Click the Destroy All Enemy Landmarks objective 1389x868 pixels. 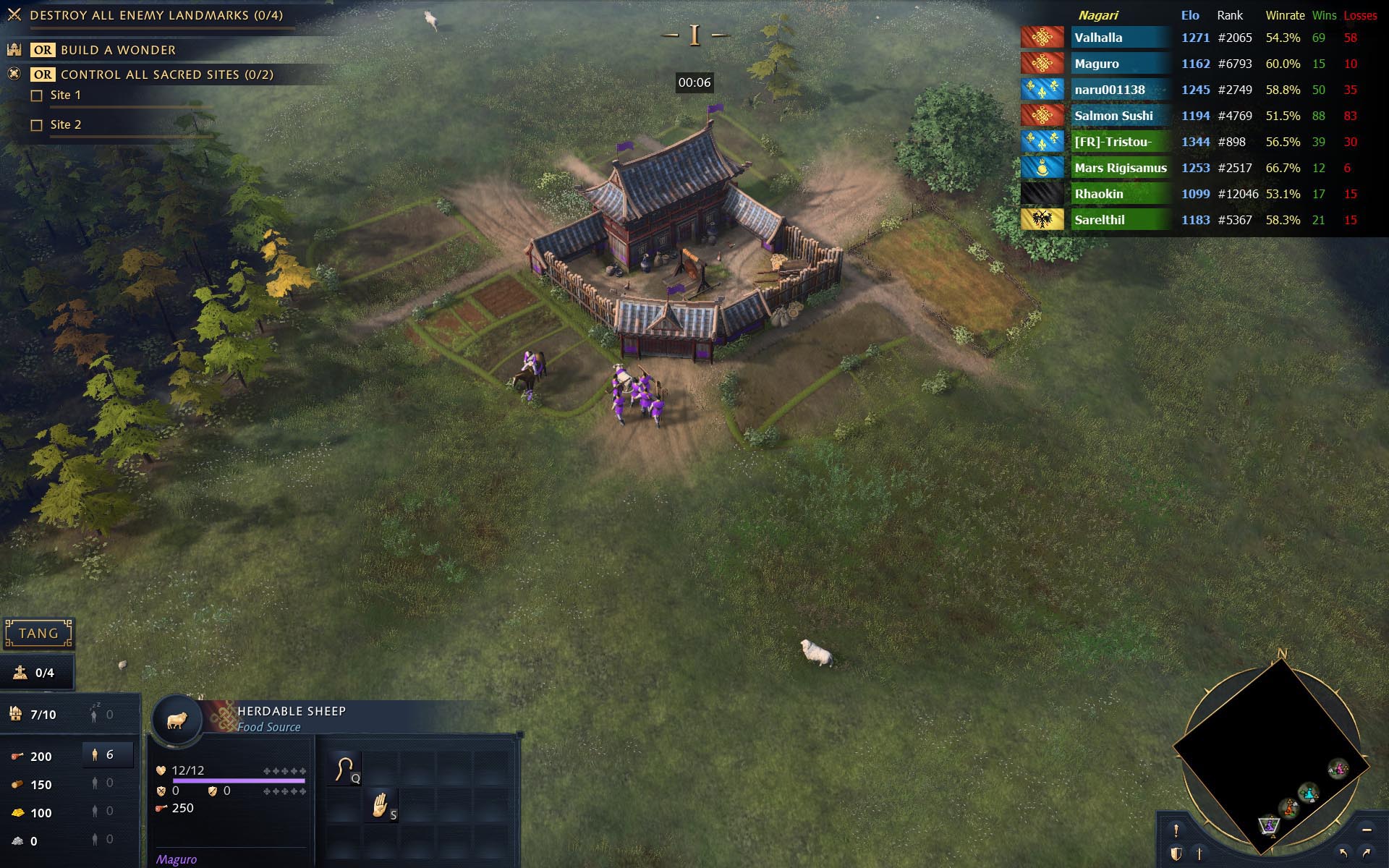pyautogui.click(x=156, y=15)
